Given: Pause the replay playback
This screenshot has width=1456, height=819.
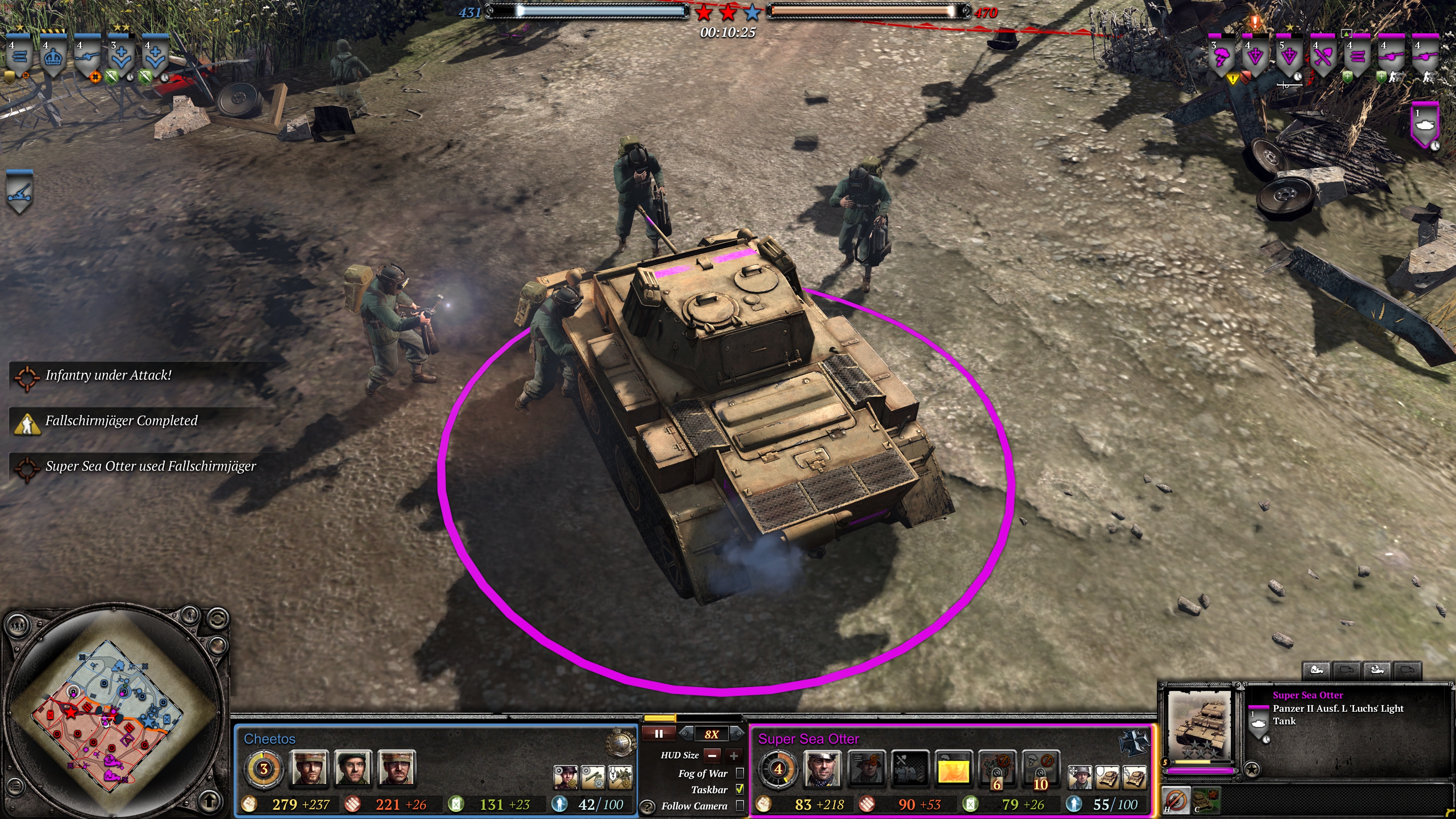Looking at the screenshot, I should coord(659,734).
